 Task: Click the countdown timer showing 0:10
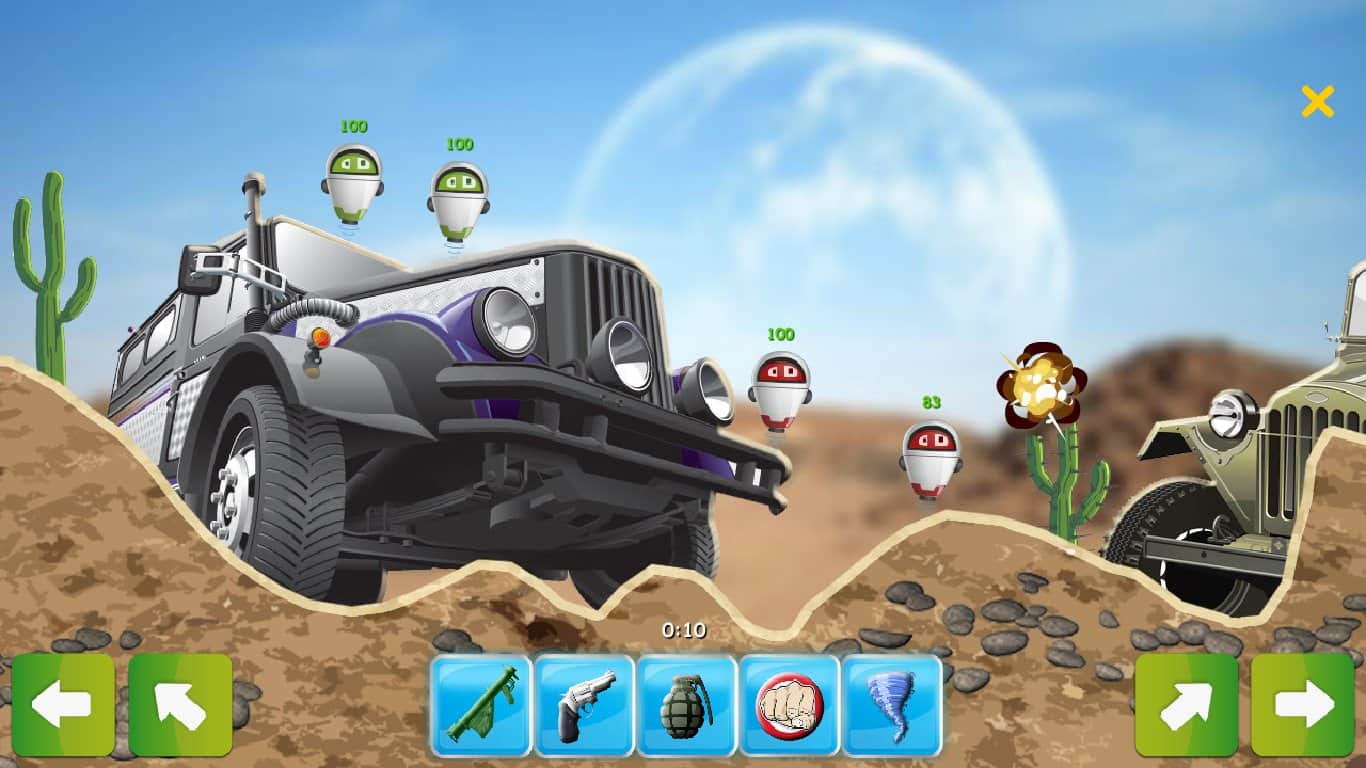pyautogui.click(x=686, y=632)
